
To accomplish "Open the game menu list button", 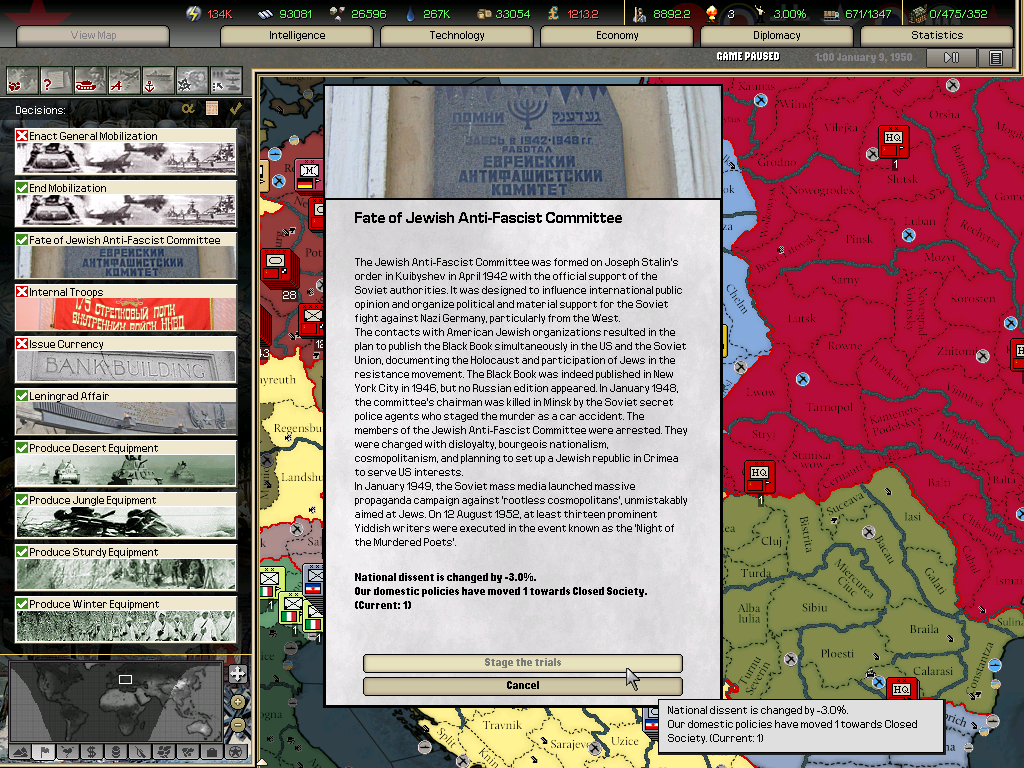I will [995, 58].
